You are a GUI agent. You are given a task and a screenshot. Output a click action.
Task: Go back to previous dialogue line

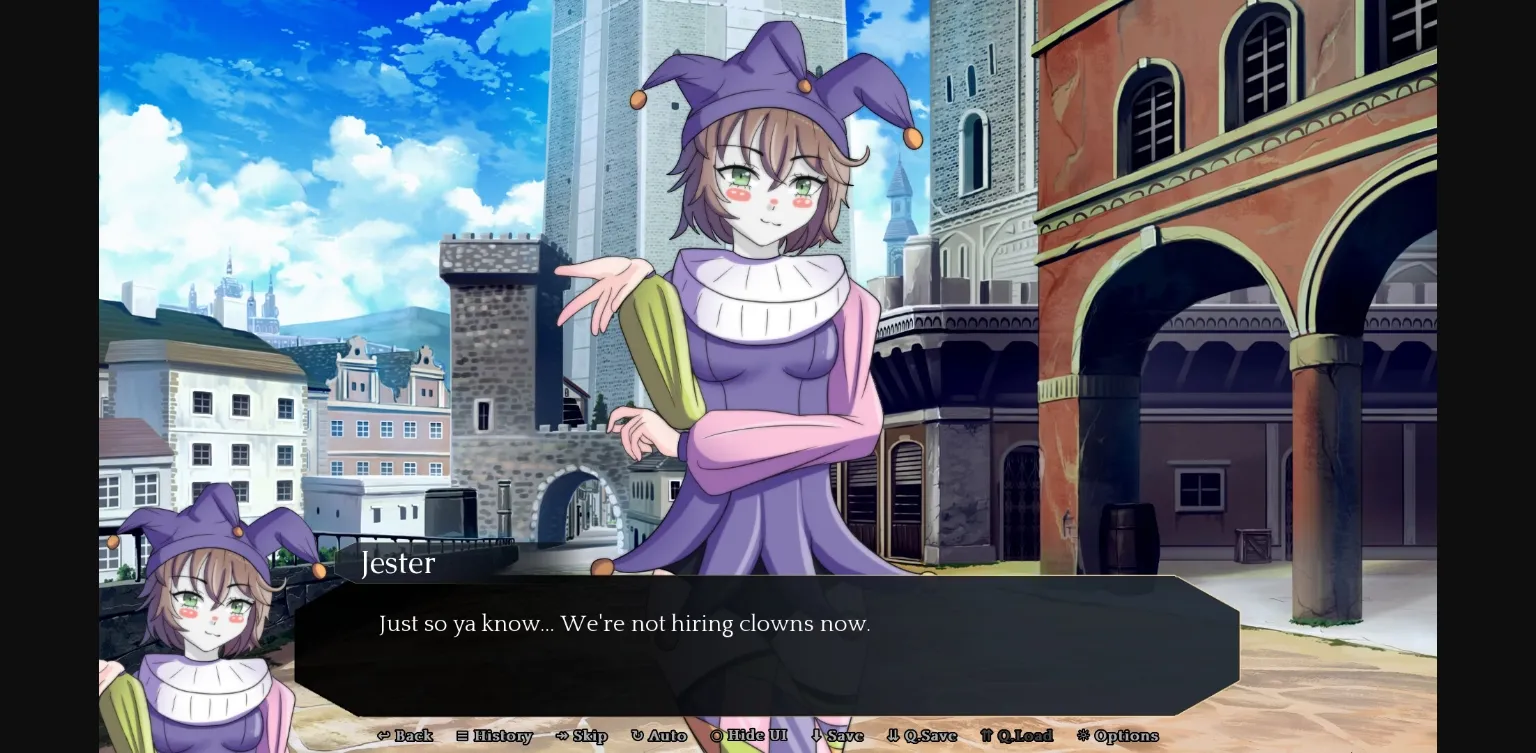point(406,736)
